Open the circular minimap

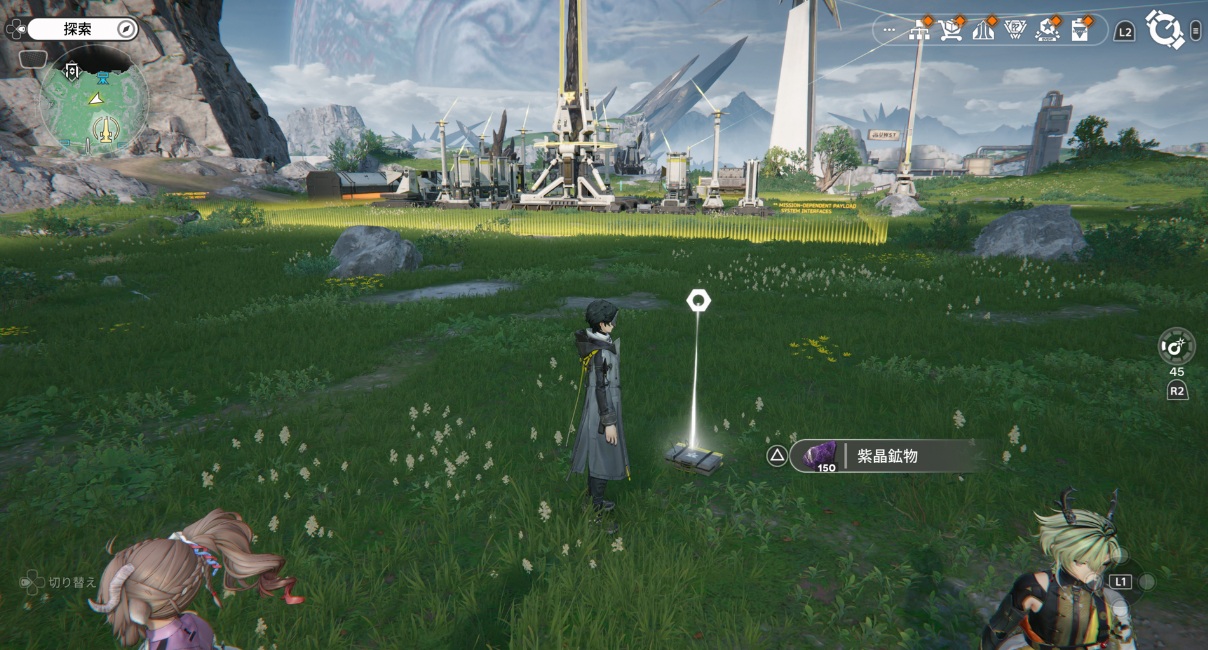coord(93,99)
